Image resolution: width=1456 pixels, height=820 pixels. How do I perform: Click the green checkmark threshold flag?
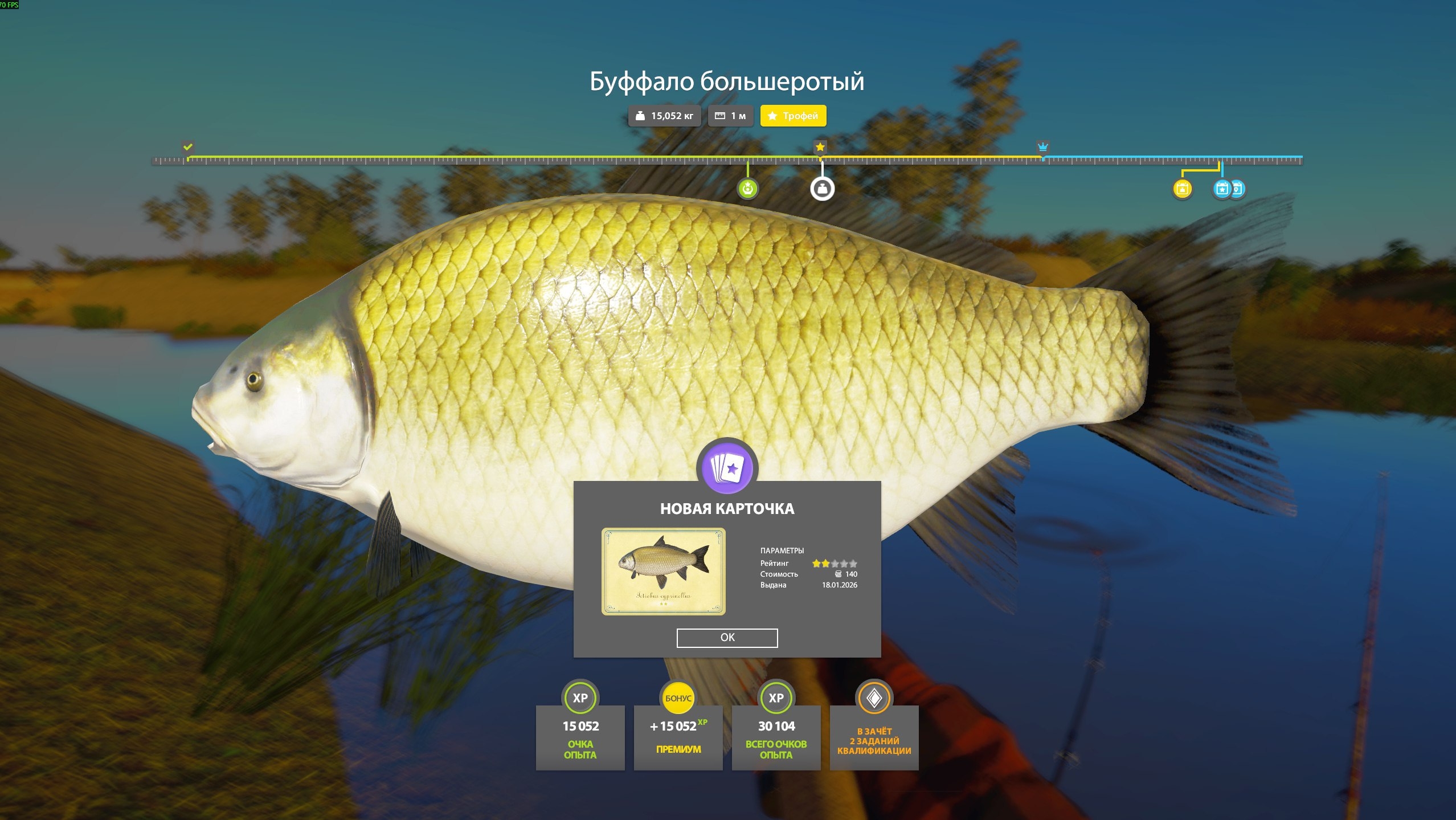[188, 147]
